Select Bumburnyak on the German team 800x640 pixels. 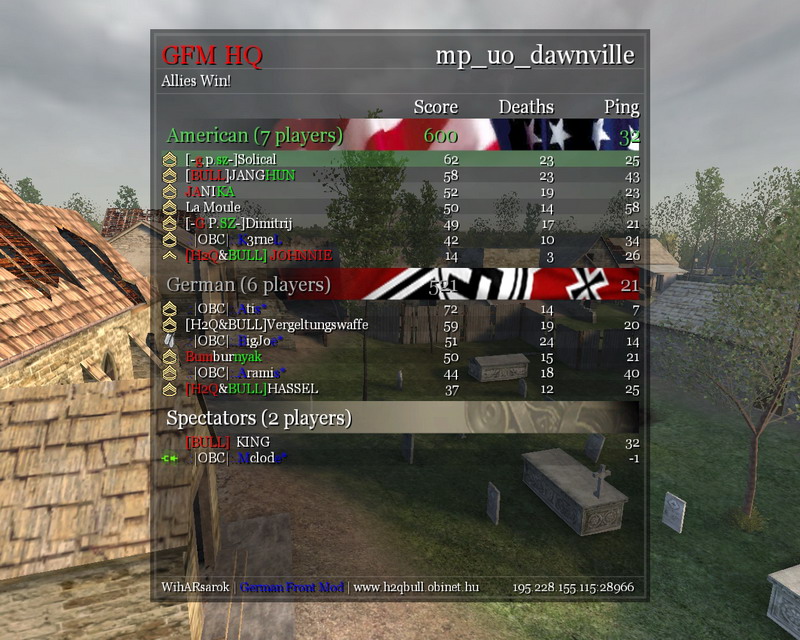[x=400, y=357]
